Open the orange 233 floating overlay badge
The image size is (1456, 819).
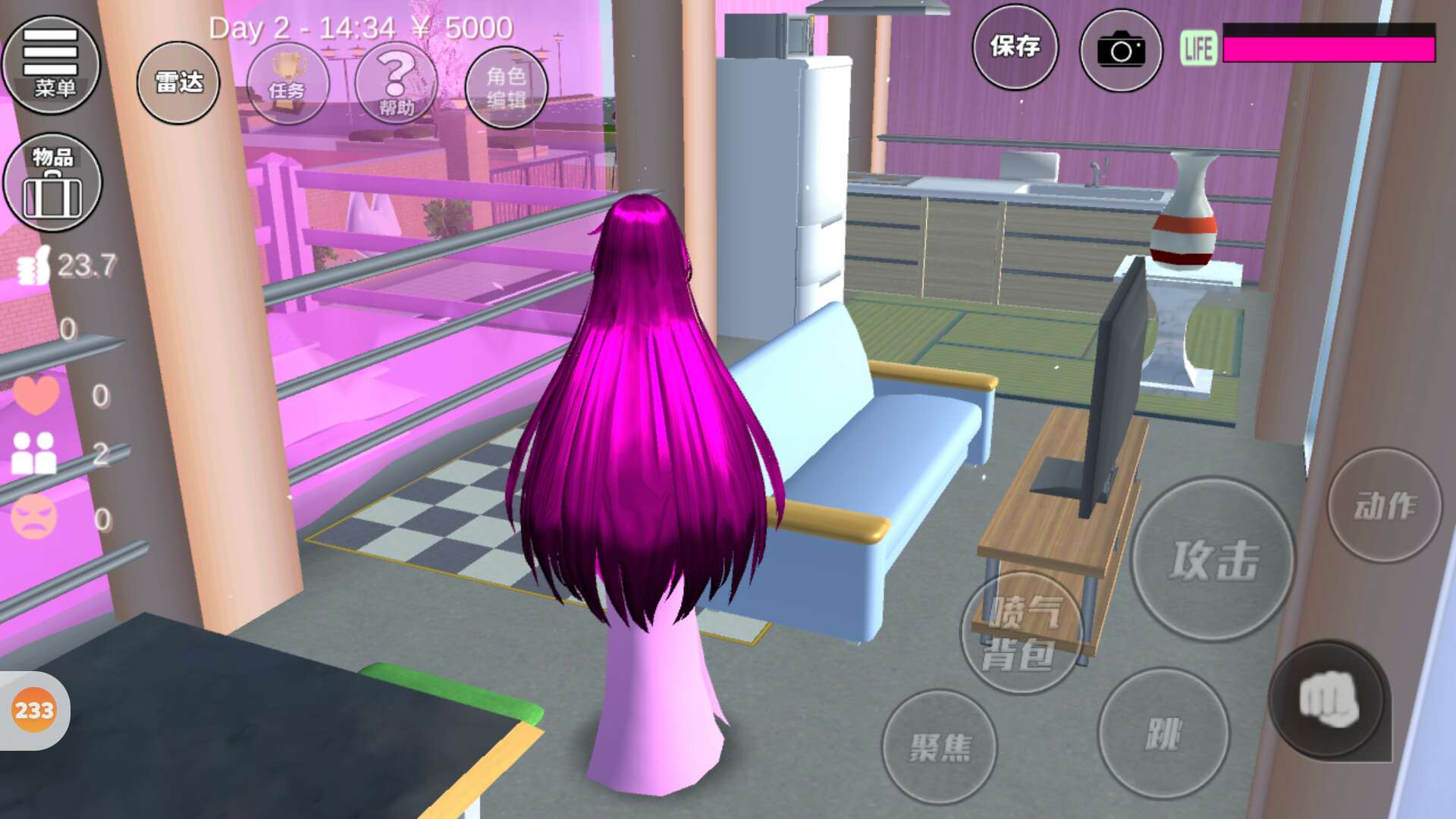click(34, 711)
